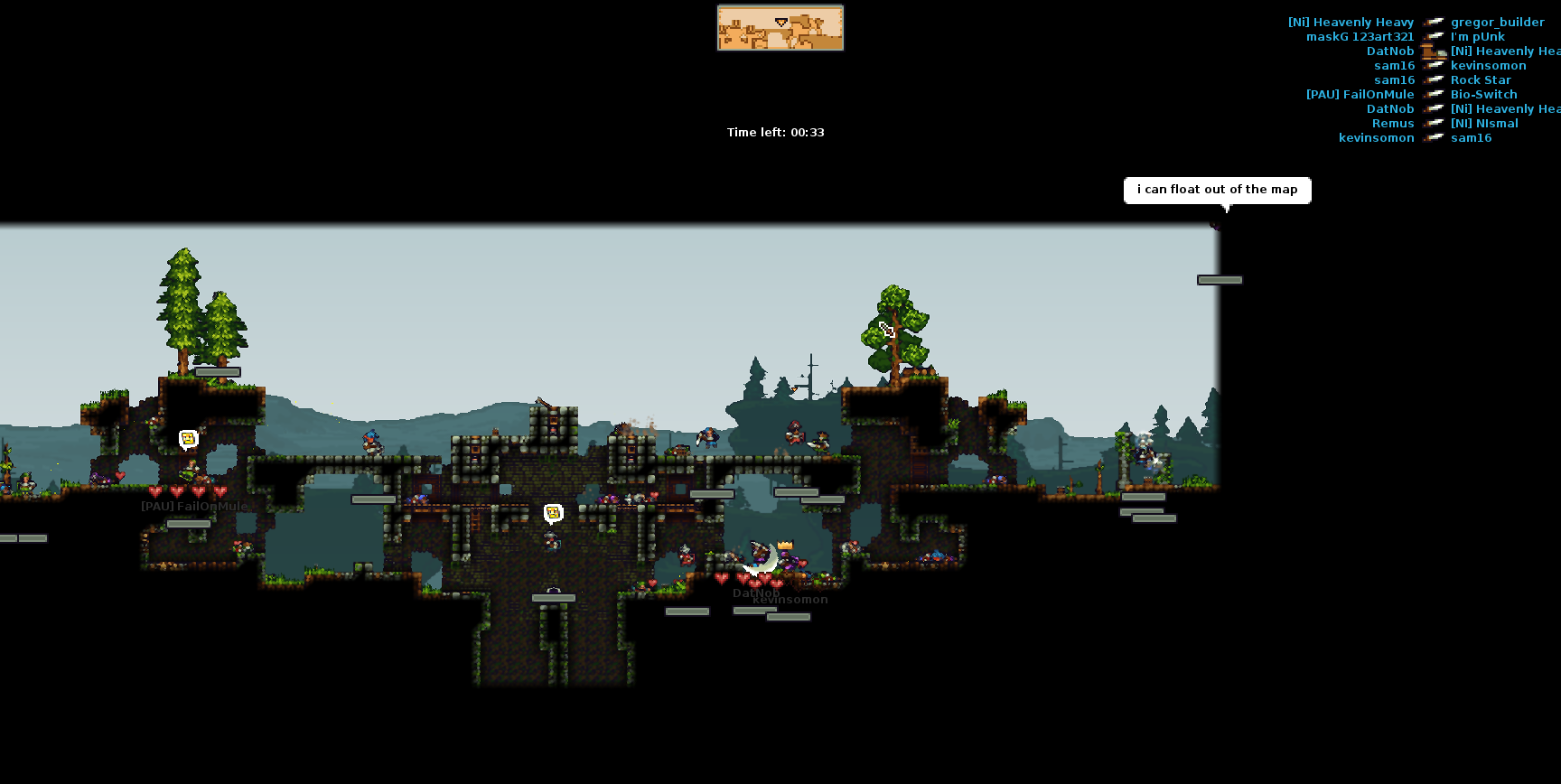Click the boot icon beside the Rock Star entry
1561x784 pixels.
(1434, 79)
